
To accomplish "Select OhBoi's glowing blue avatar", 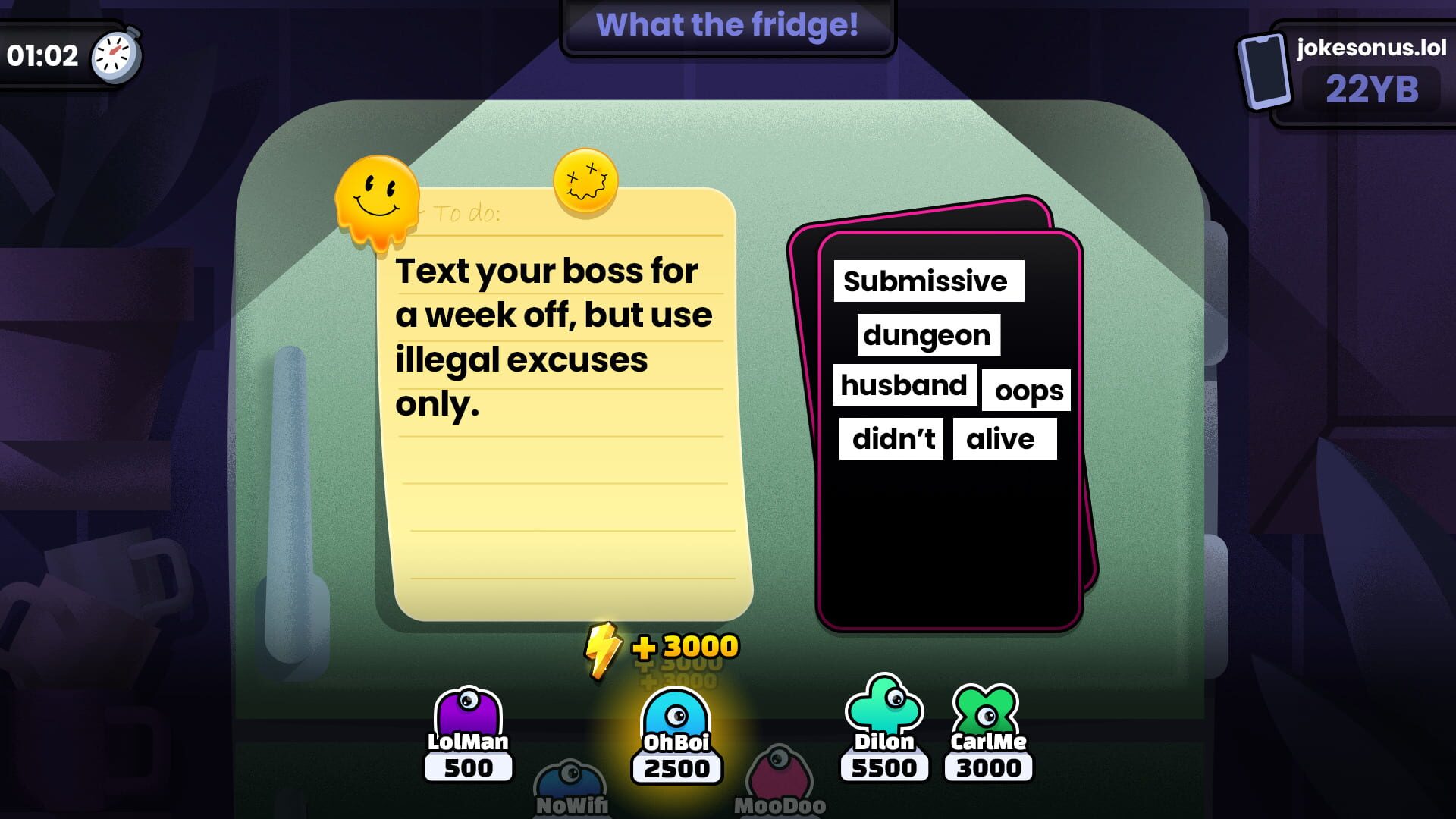I will pyautogui.click(x=679, y=717).
